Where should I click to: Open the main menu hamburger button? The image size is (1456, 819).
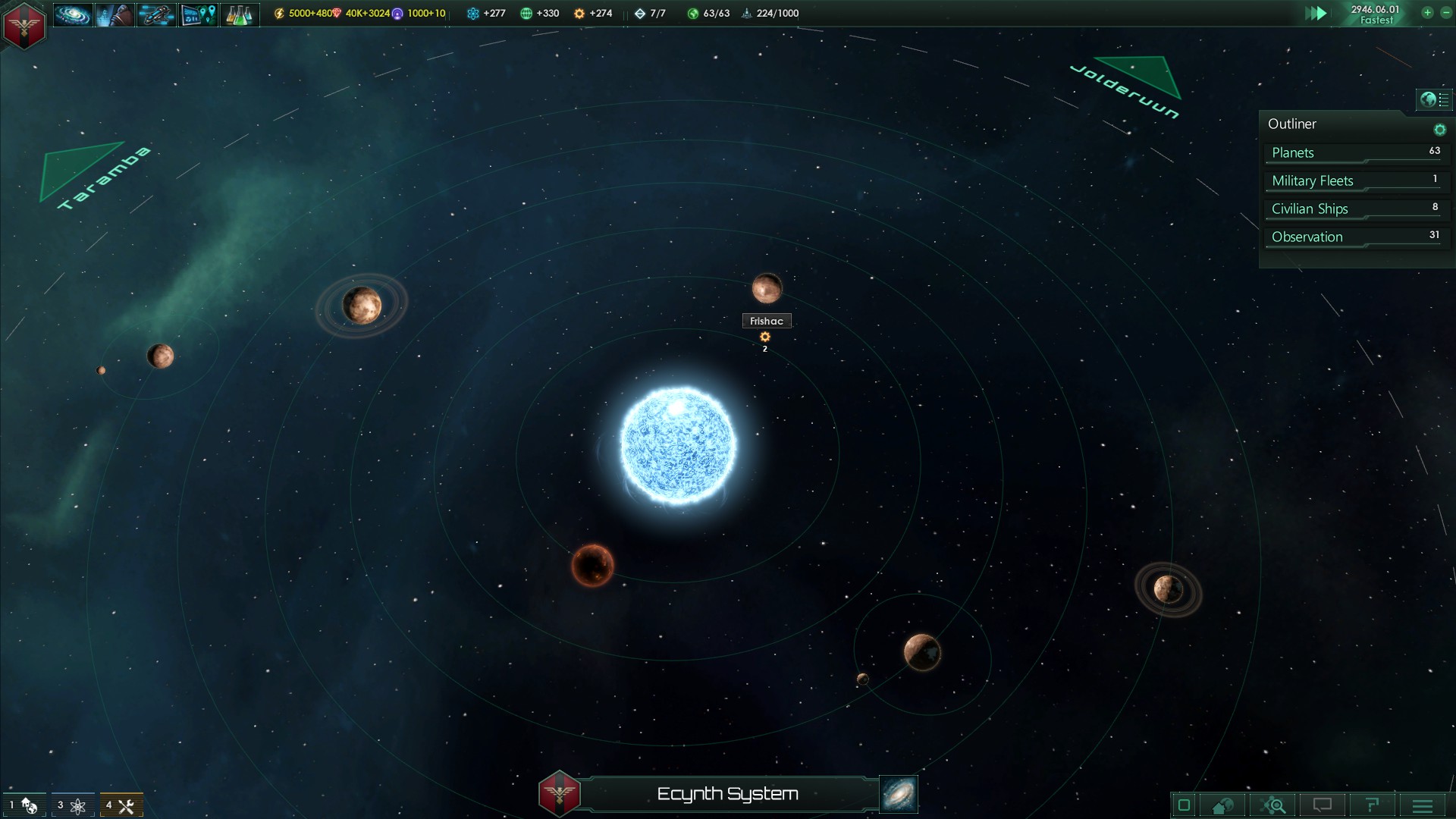(1423, 805)
